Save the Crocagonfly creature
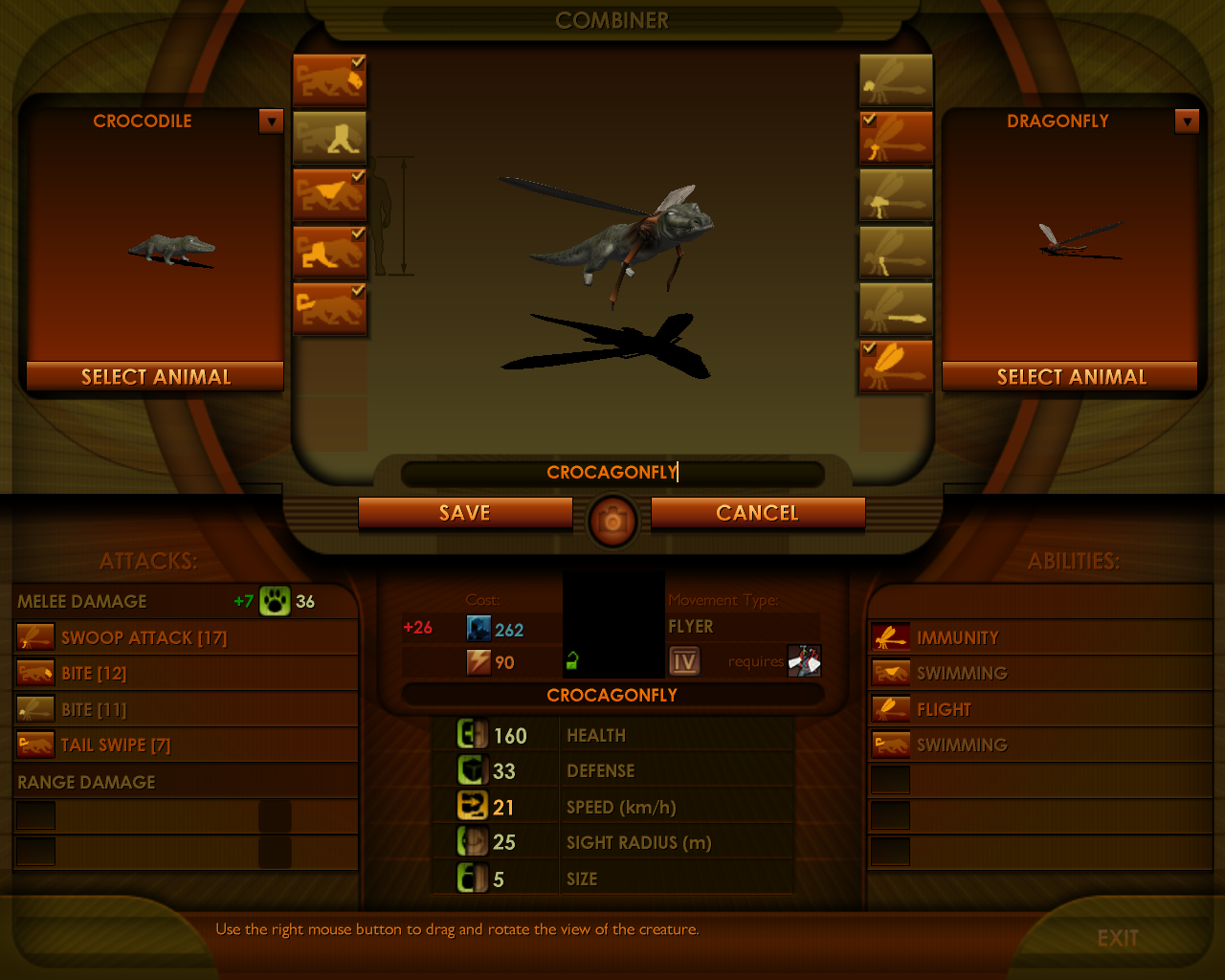Viewport: 1225px width, 980px height. (465, 513)
